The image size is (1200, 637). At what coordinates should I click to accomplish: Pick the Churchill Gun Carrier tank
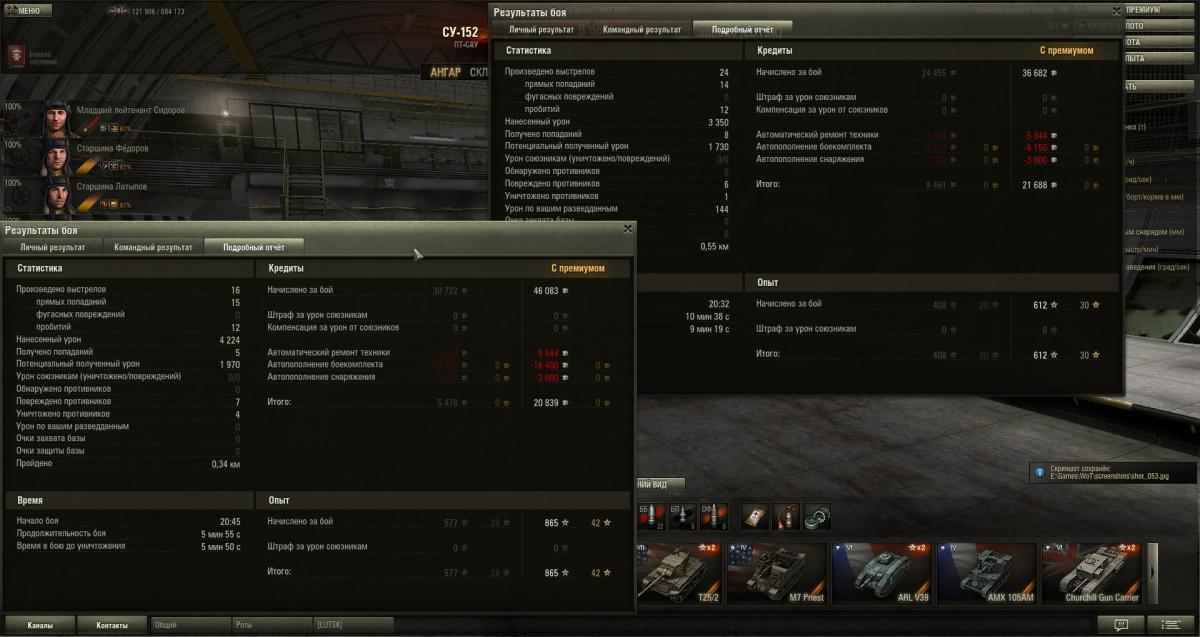1092,575
